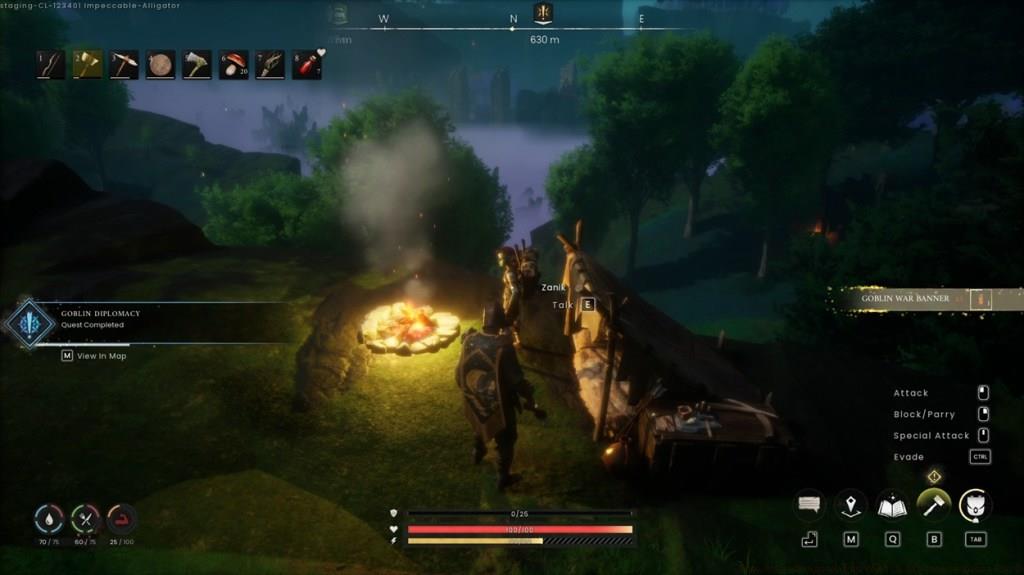
Task: Select the hatchet in hotbar slot 5
Action: 197,65
